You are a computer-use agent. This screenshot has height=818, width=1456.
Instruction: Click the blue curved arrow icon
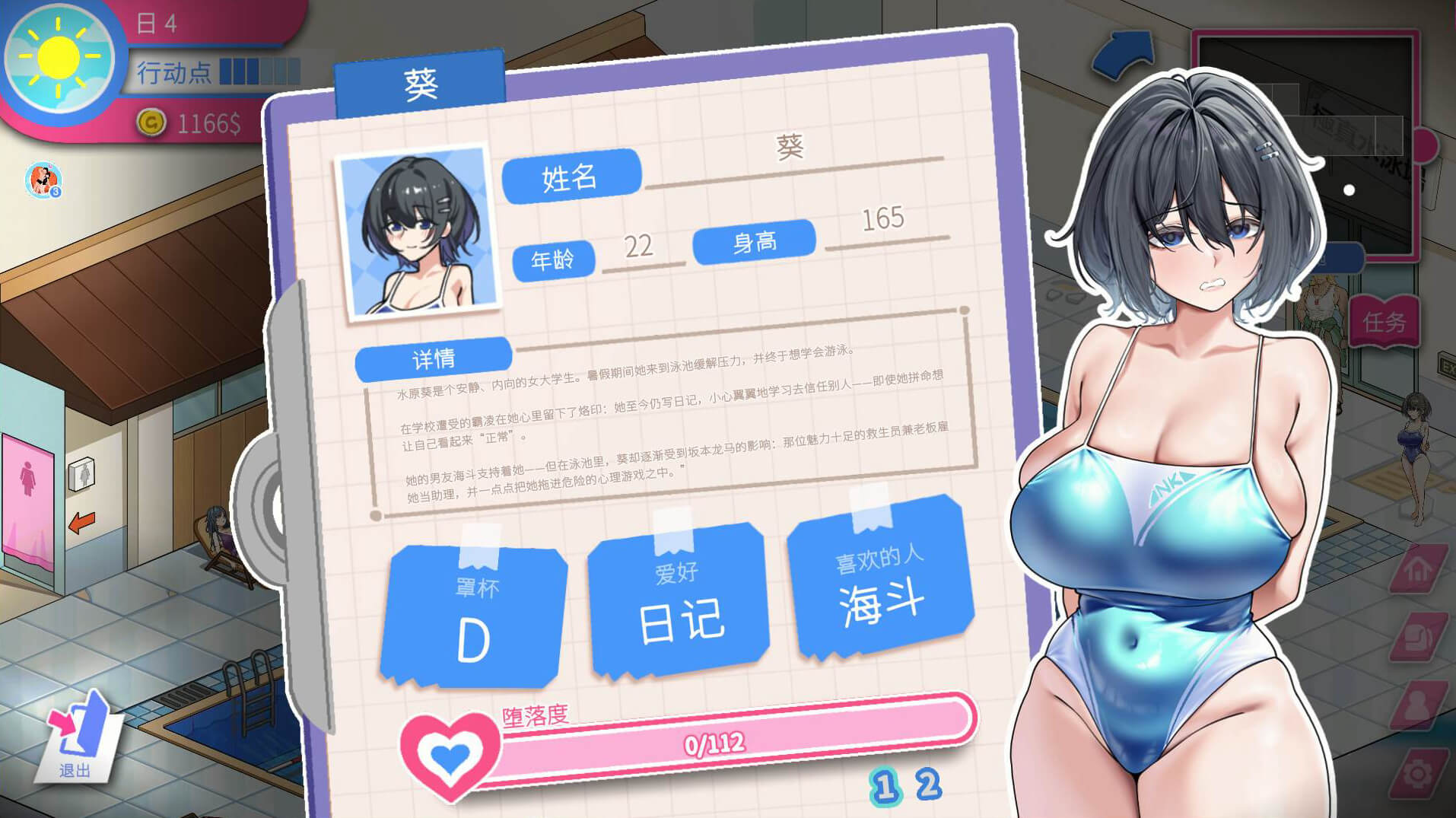click(x=1124, y=55)
